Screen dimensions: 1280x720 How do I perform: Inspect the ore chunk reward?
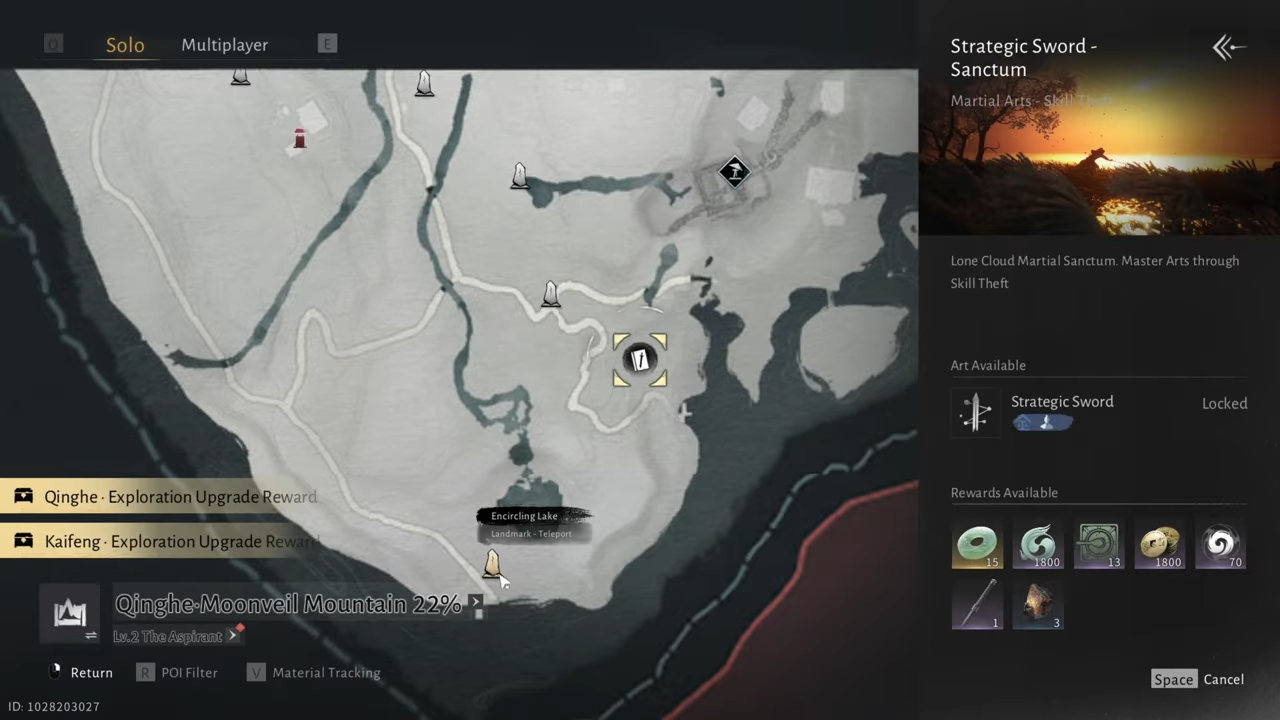click(x=1037, y=605)
